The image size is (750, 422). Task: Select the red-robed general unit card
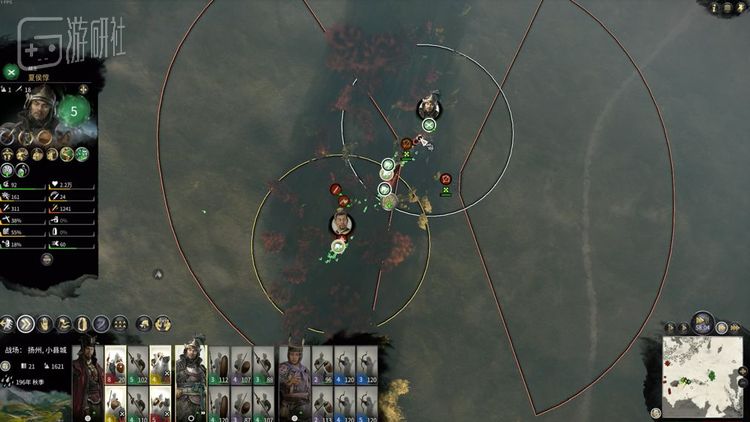click(88, 368)
